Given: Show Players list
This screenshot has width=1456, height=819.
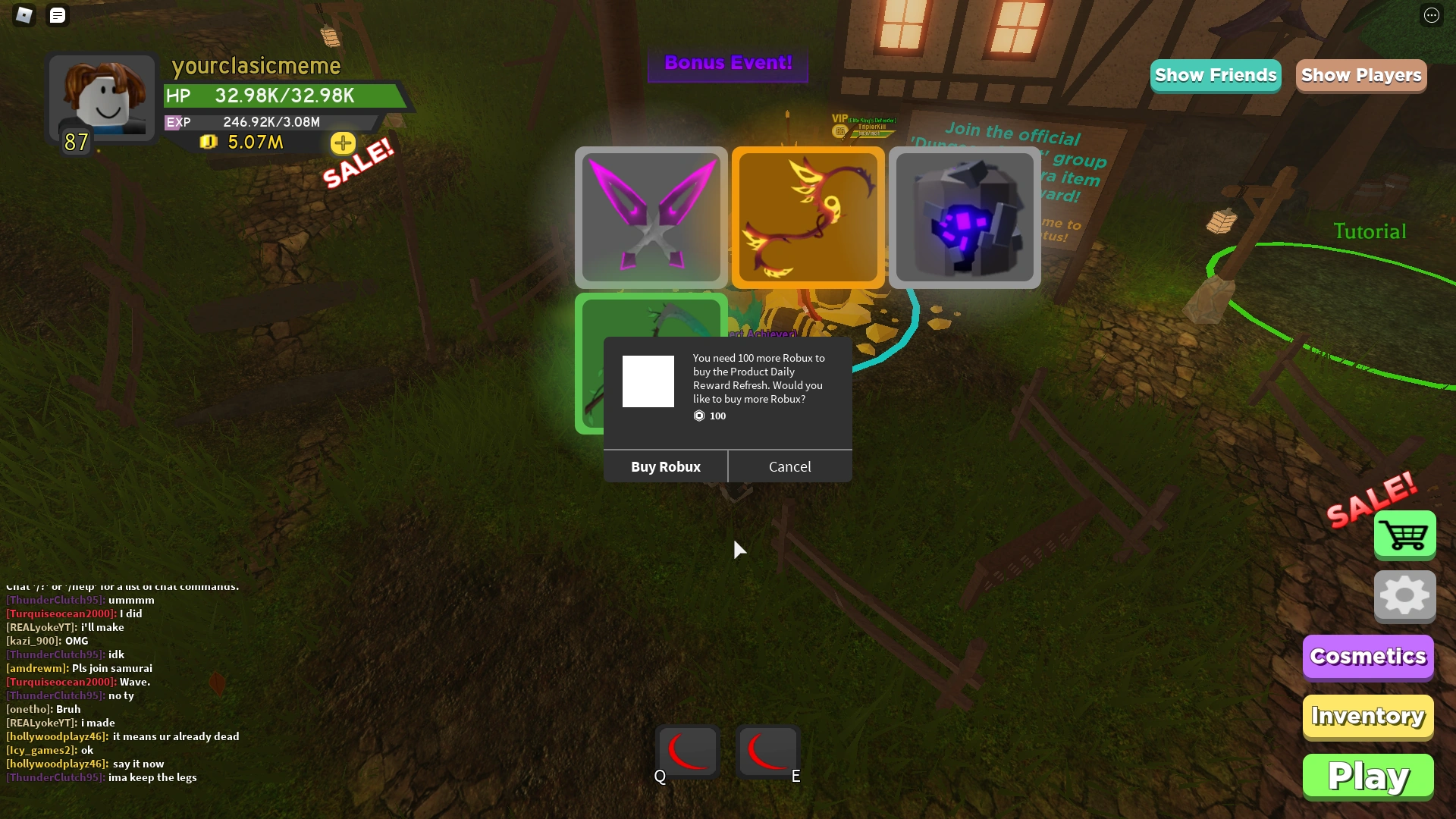Looking at the screenshot, I should (x=1360, y=75).
